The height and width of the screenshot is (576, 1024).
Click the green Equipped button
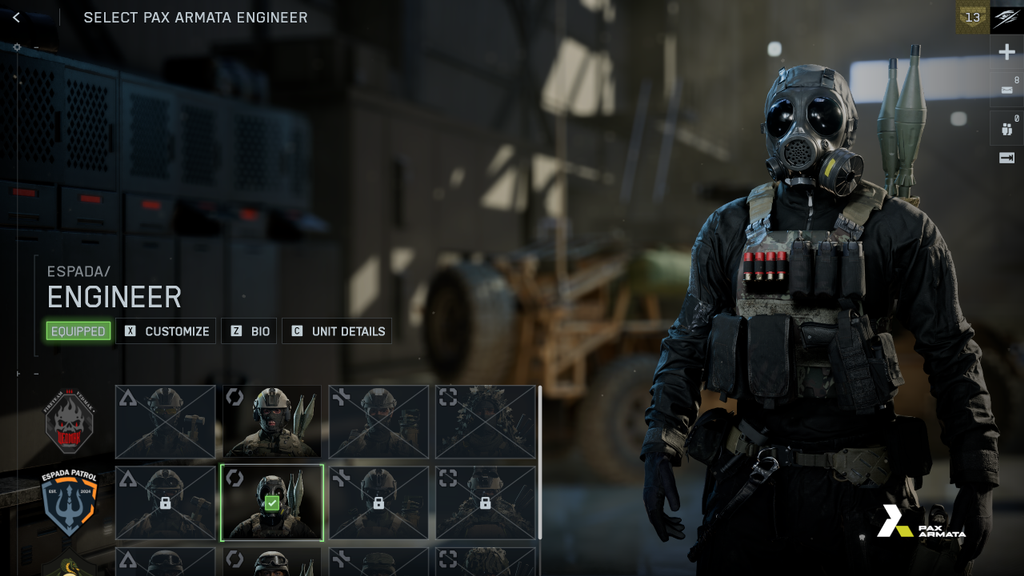click(x=78, y=331)
